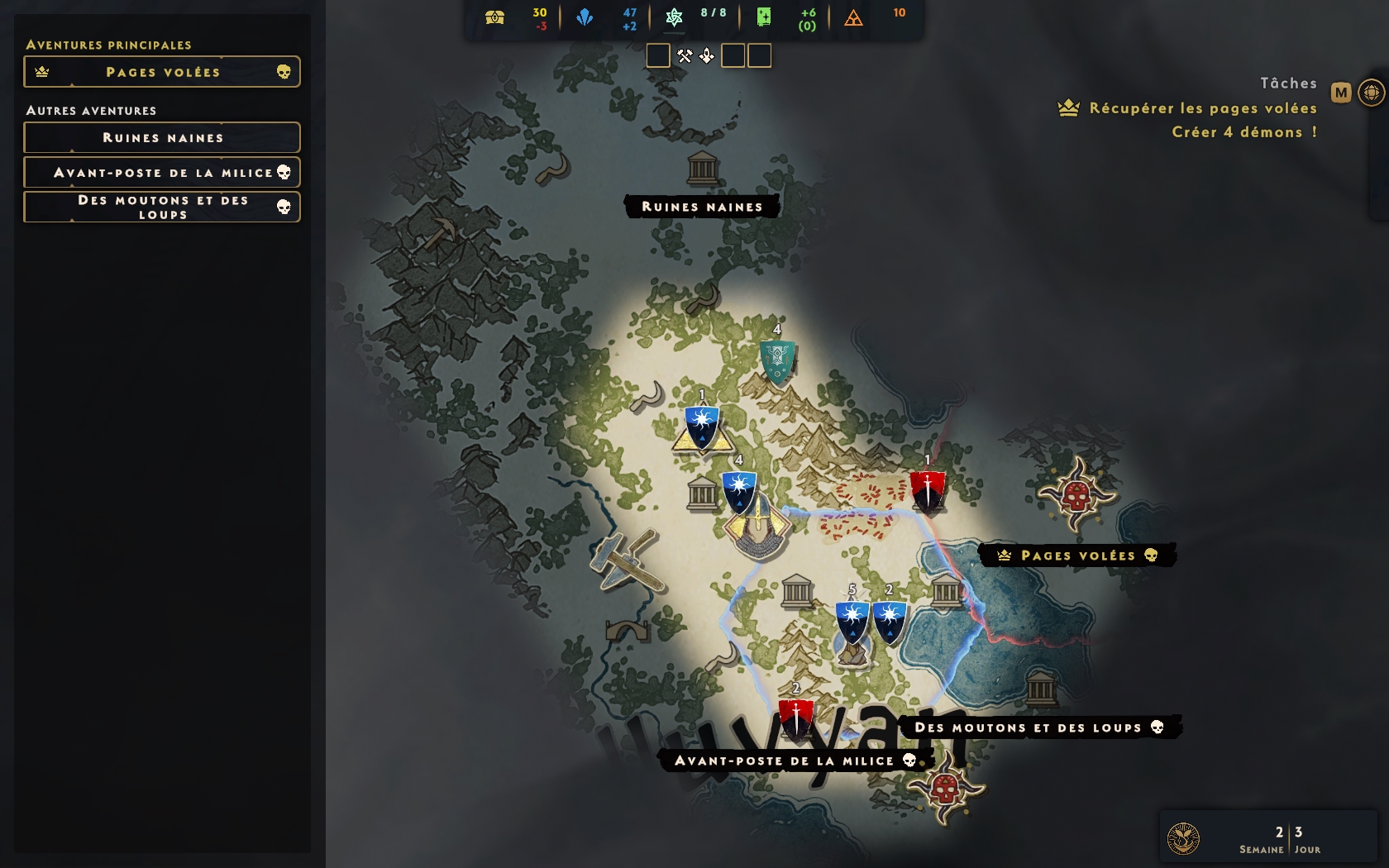Open the Récupérer les pages volées task
This screenshot has height=868, width=1389.
(x=1202, y=108)
